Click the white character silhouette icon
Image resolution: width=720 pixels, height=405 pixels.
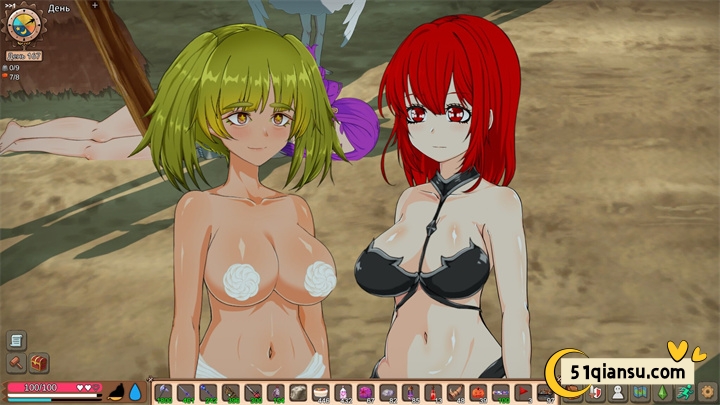617,392
